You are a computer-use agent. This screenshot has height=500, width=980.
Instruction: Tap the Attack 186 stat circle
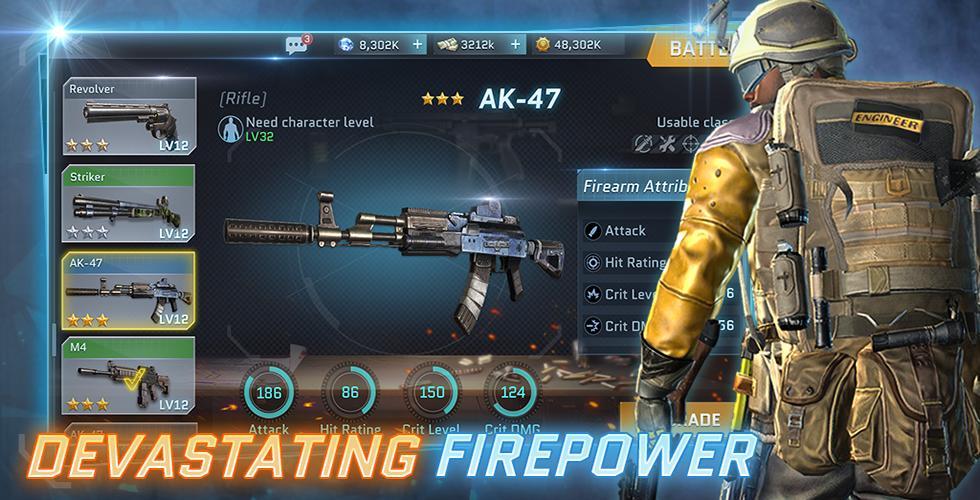click(269, 393)
